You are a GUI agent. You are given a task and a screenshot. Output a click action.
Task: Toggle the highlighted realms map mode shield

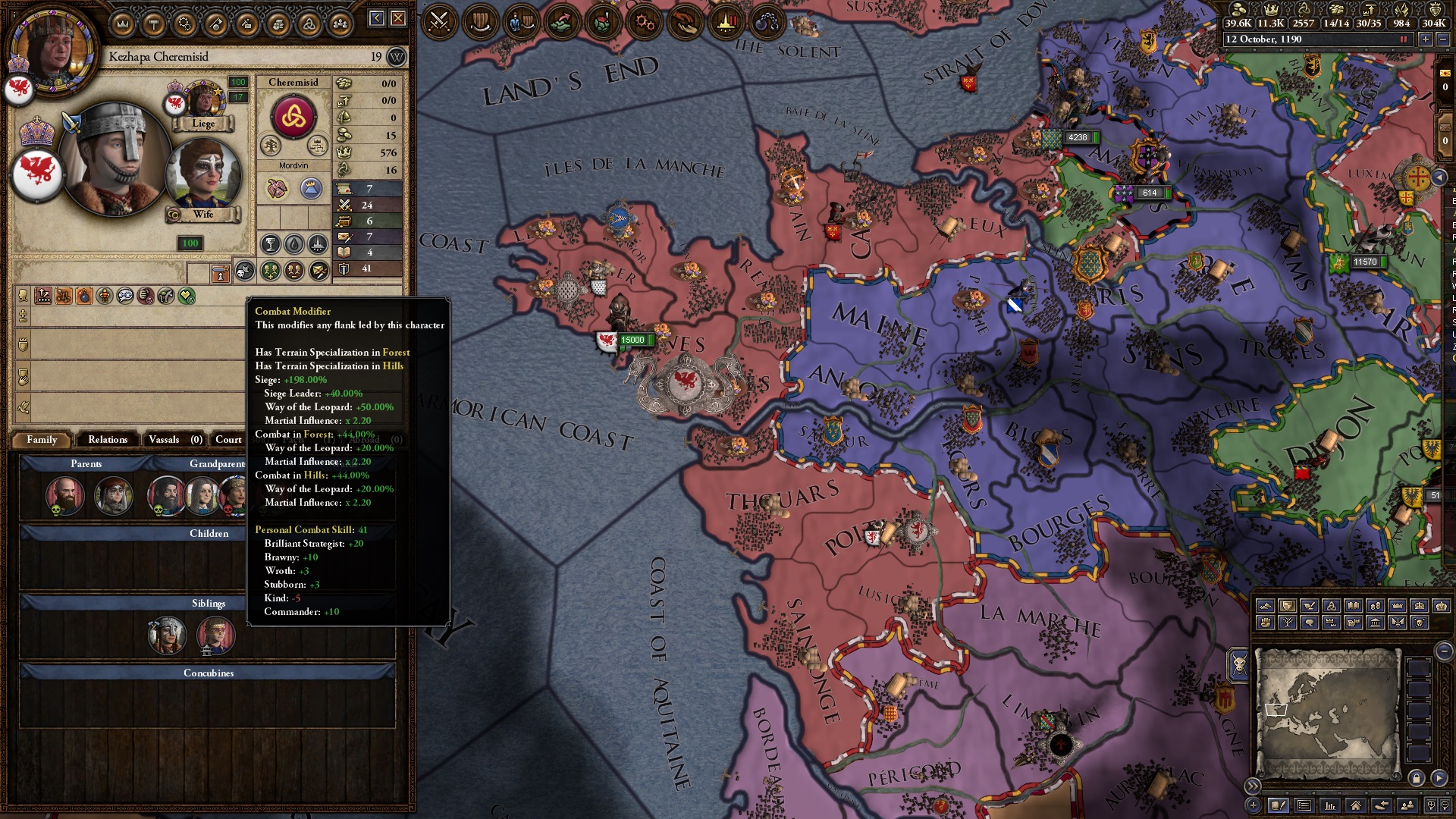point(1287,605)
